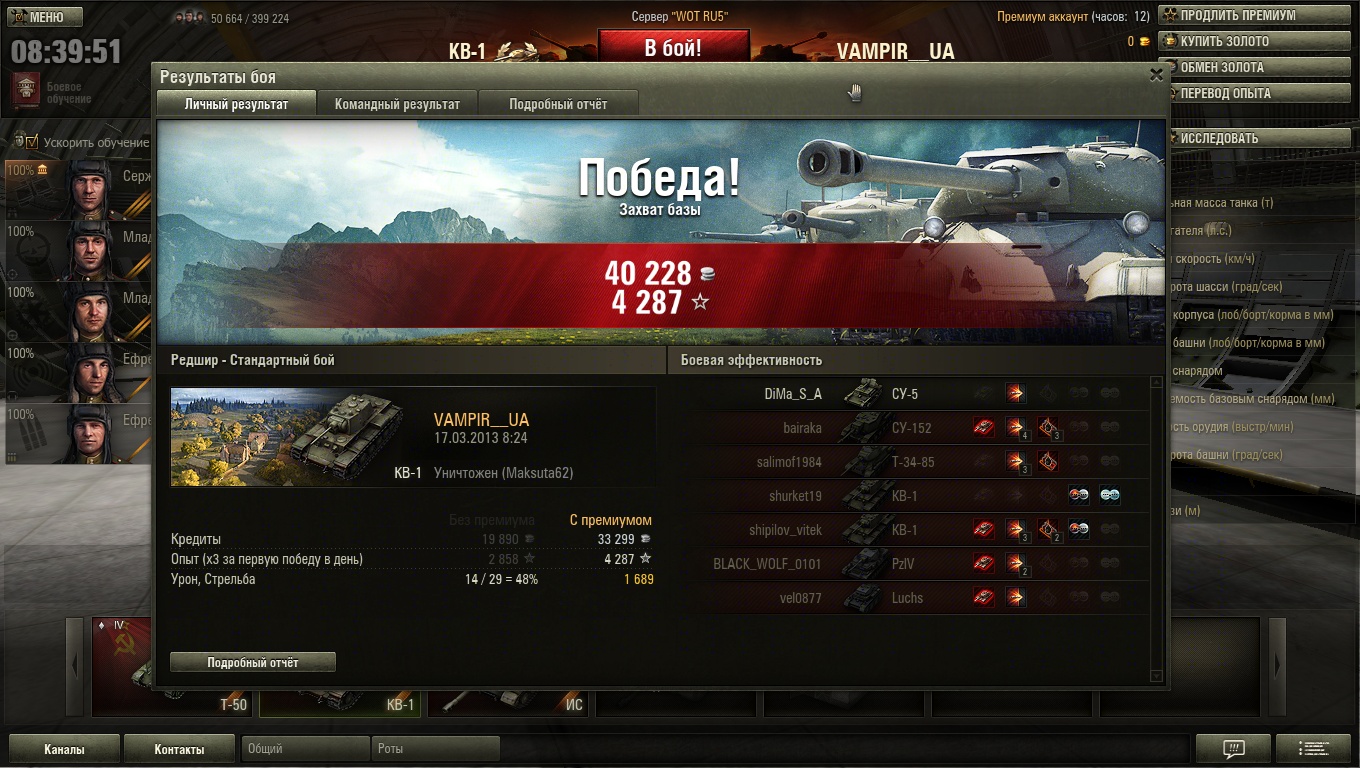Toggle the Ускорить обучение checkbox
This screenshot has width=1360, height=768.
32,142
